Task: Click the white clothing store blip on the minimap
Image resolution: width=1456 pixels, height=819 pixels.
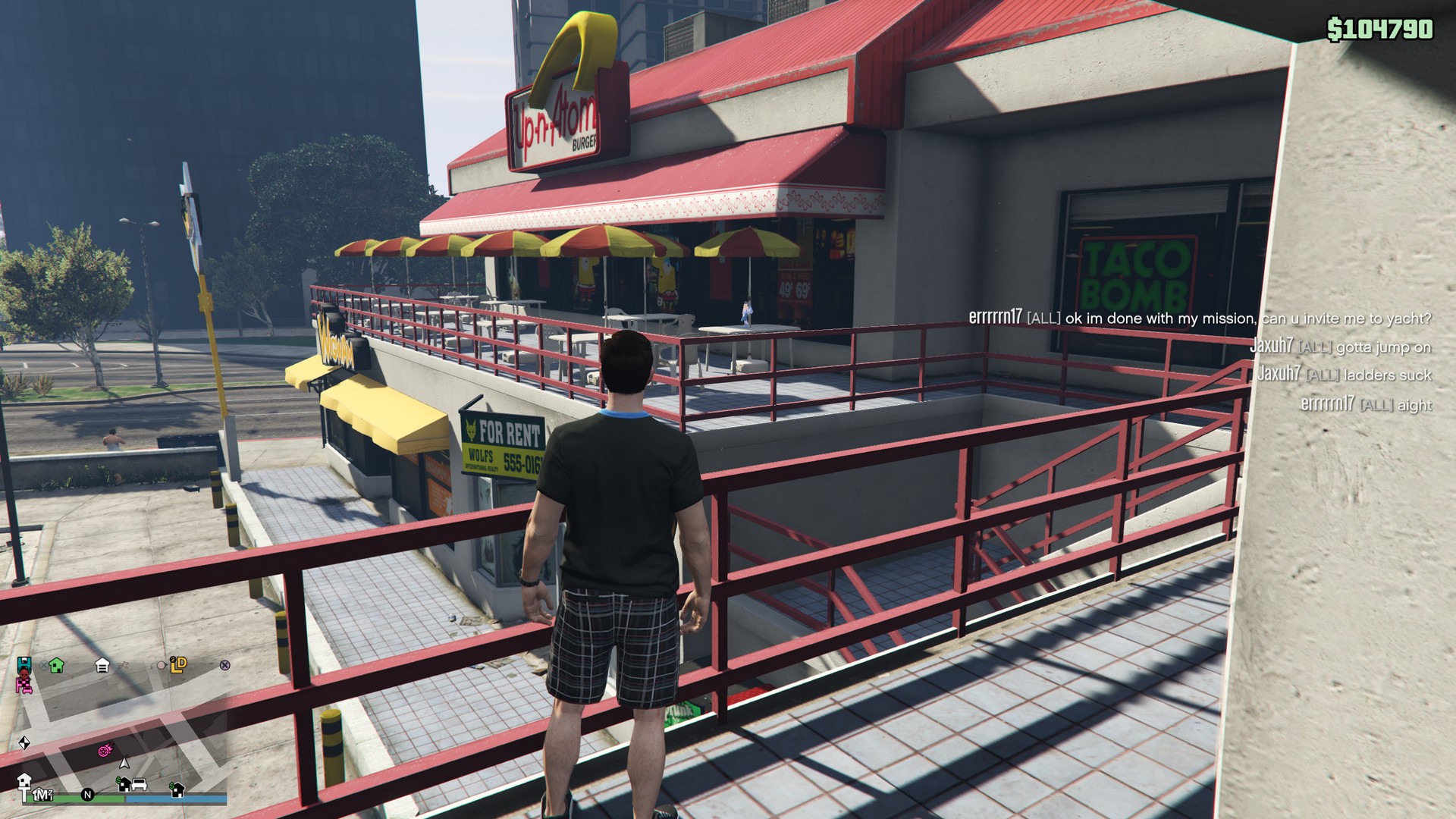Action: point(104,664)
